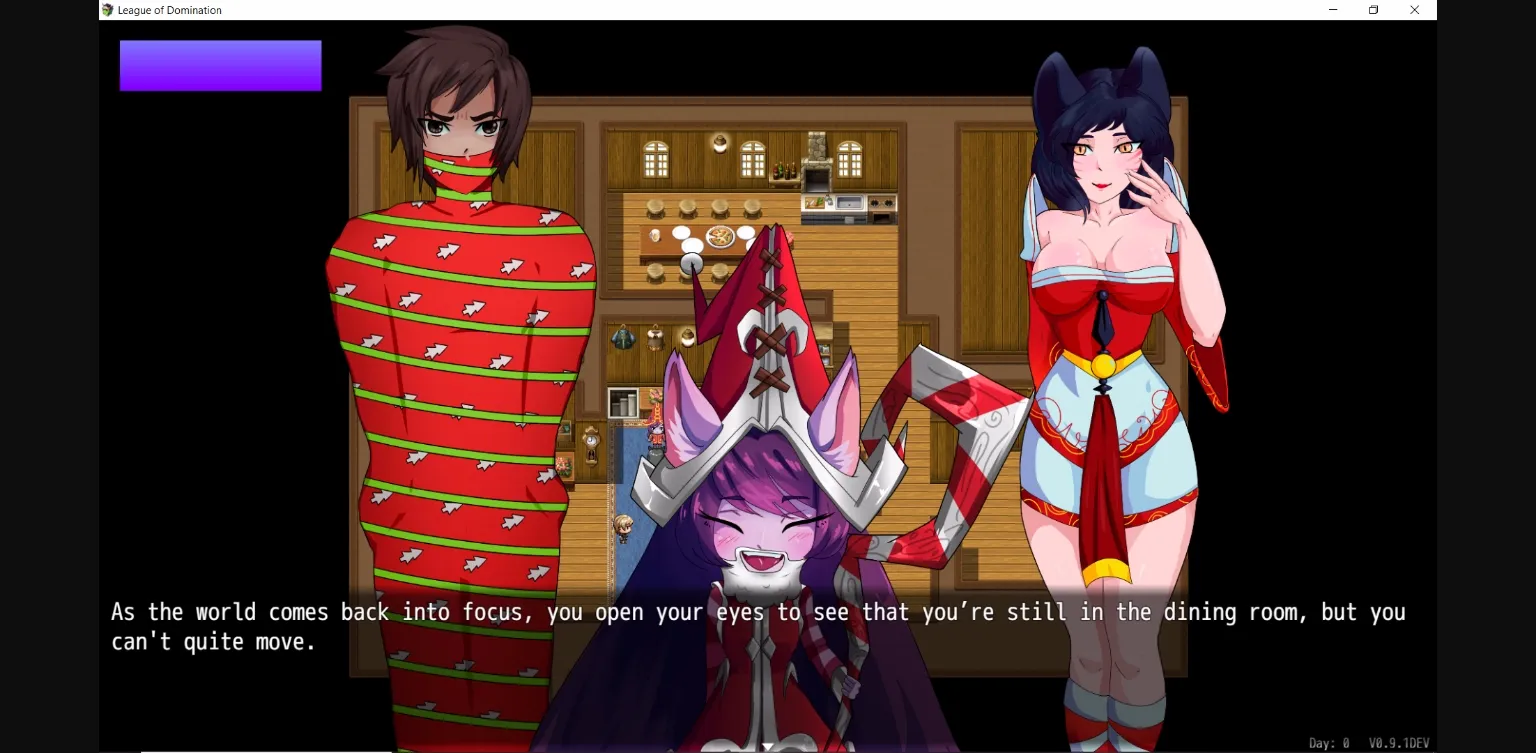Click the bottle shelf above the kitchen counter
1536x753 pixels.
[785, 172]
